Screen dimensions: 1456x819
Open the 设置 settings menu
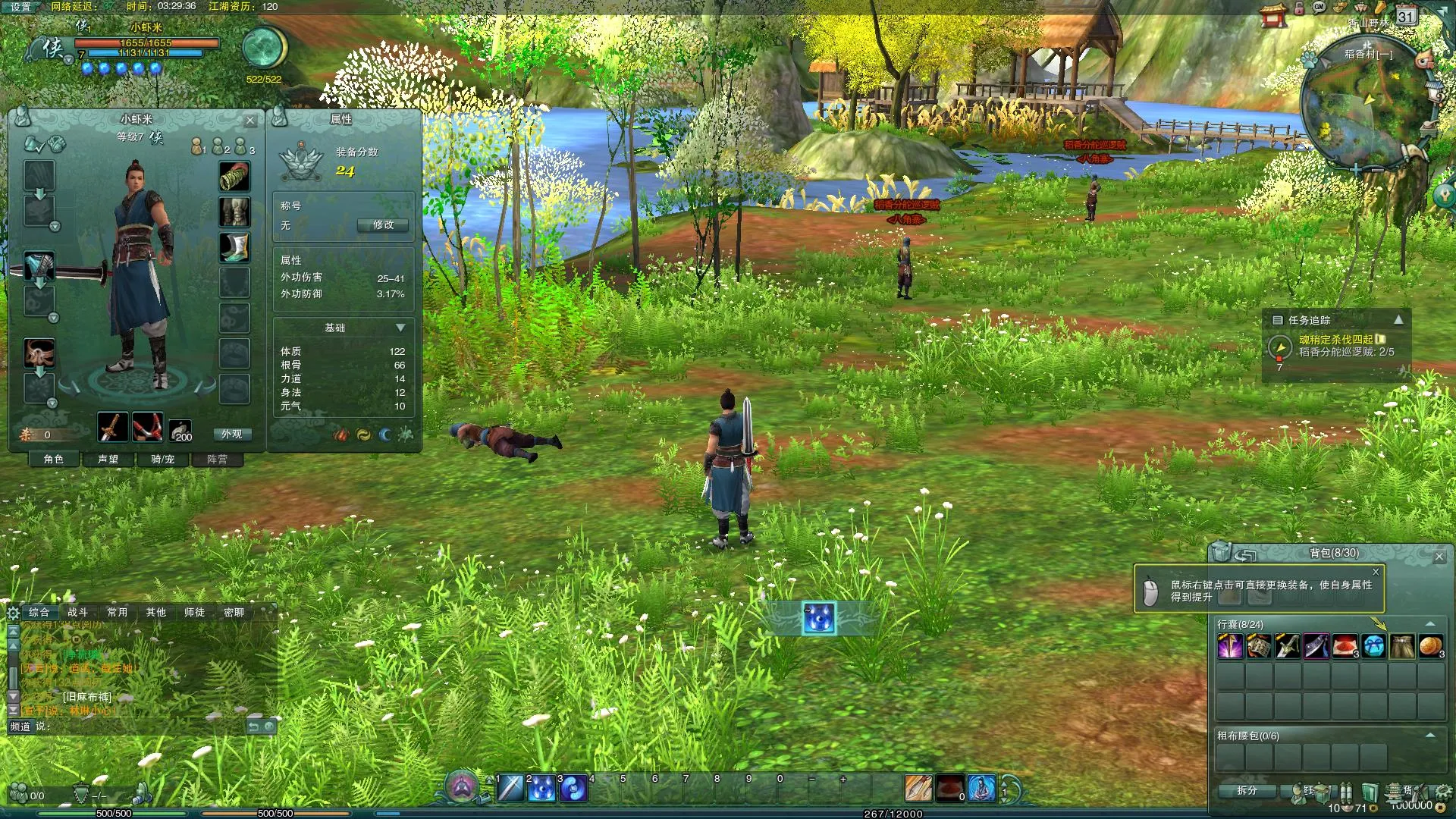click(20, 7)
